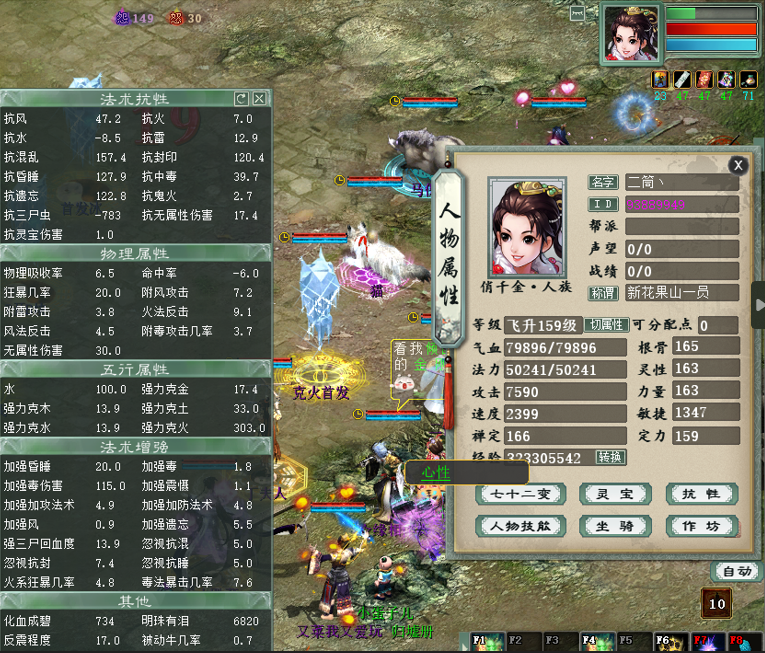Close the resistance stats panel
The height and width of the screenshot is (653, 765).
click(x=259, y=98)
